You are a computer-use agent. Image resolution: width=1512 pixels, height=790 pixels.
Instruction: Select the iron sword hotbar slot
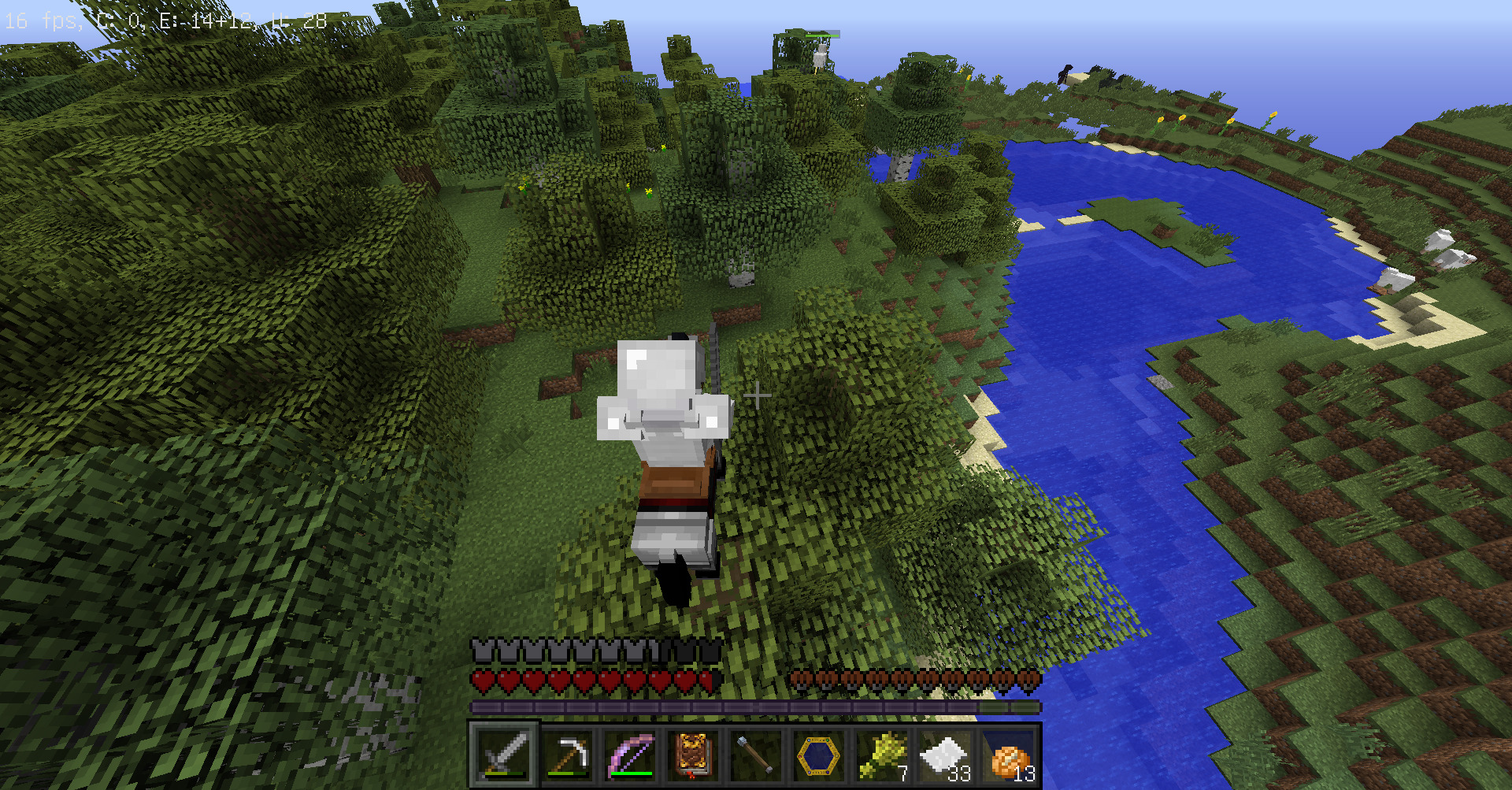pos(504,755)
